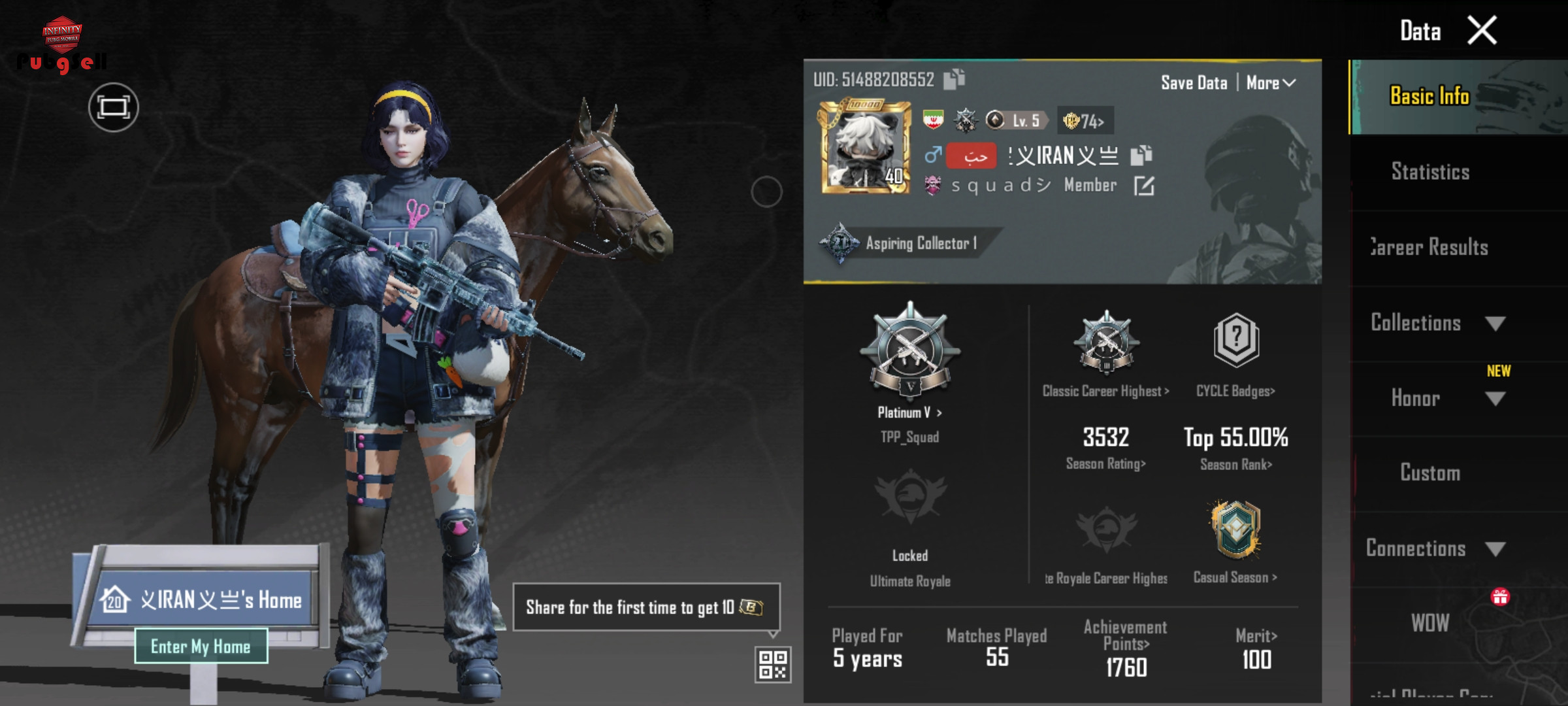1568x706 pixels.
Task: Open the player avatar frame
Action: [866, 147]
